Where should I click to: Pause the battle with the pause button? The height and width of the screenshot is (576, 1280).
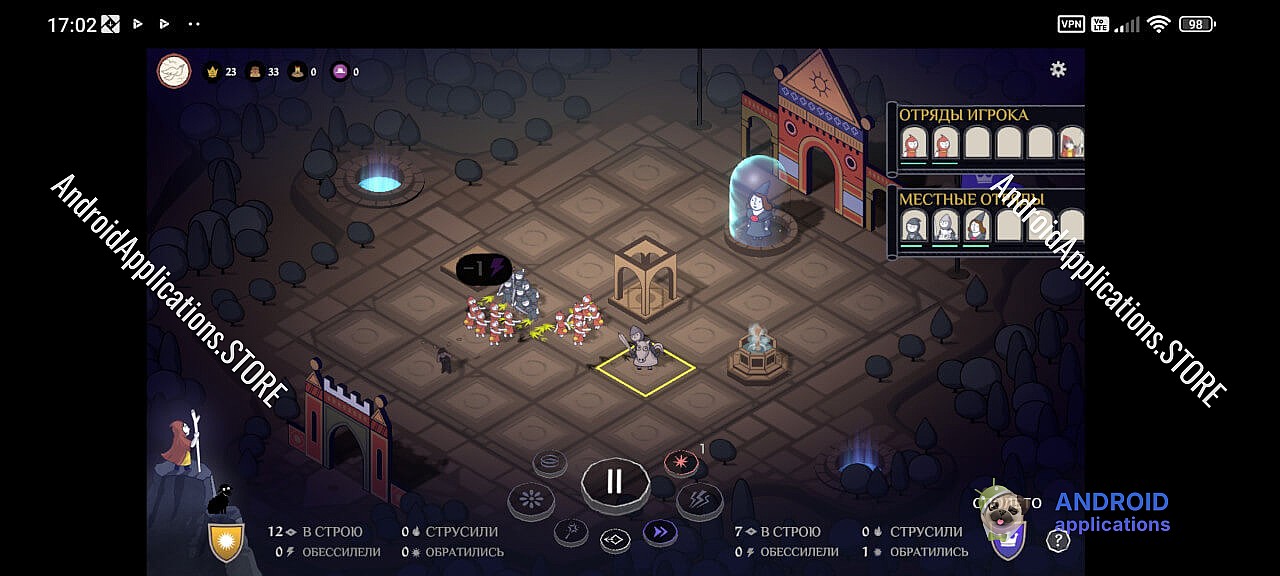614,481
